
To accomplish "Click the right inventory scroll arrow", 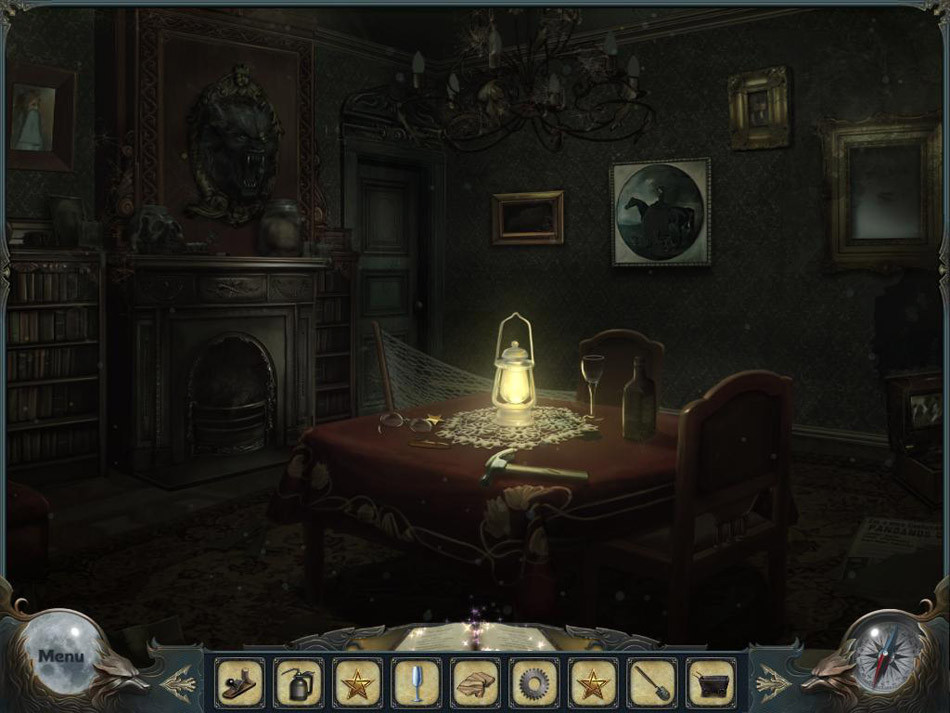I will click(770, 683).
